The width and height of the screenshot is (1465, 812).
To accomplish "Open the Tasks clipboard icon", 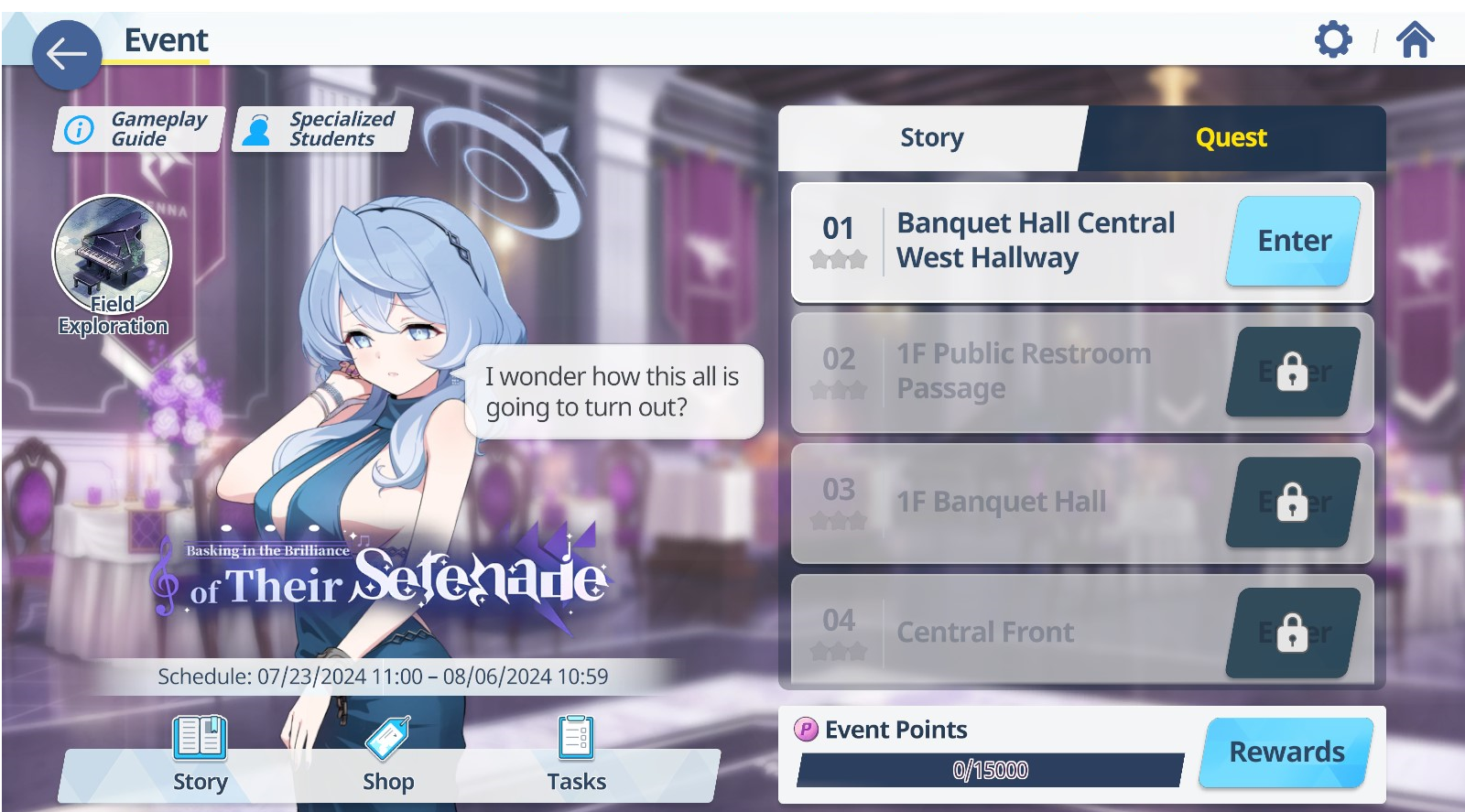I will pos(577,737).
